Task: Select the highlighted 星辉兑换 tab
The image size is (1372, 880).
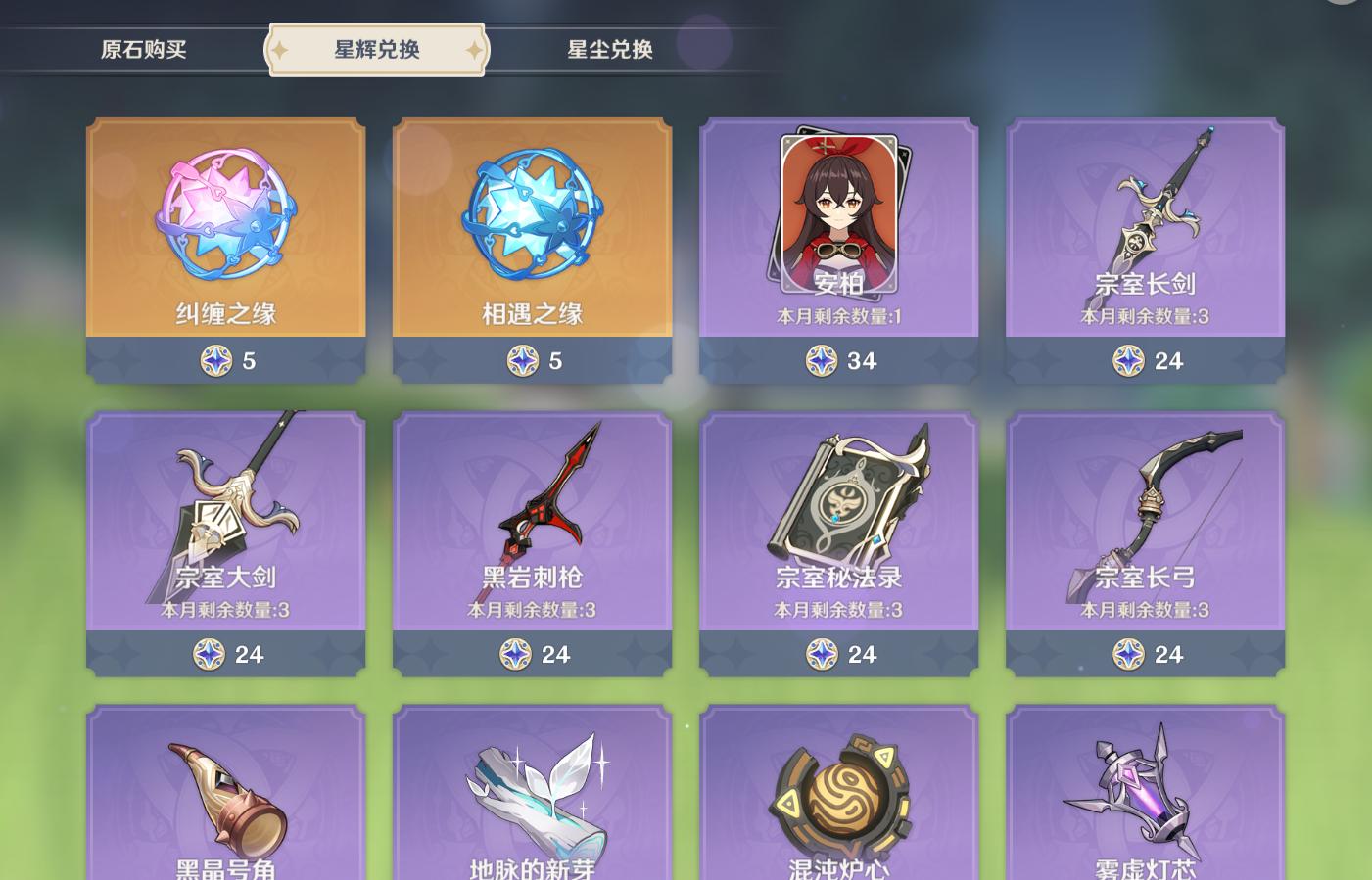Action: click(376, 49)
